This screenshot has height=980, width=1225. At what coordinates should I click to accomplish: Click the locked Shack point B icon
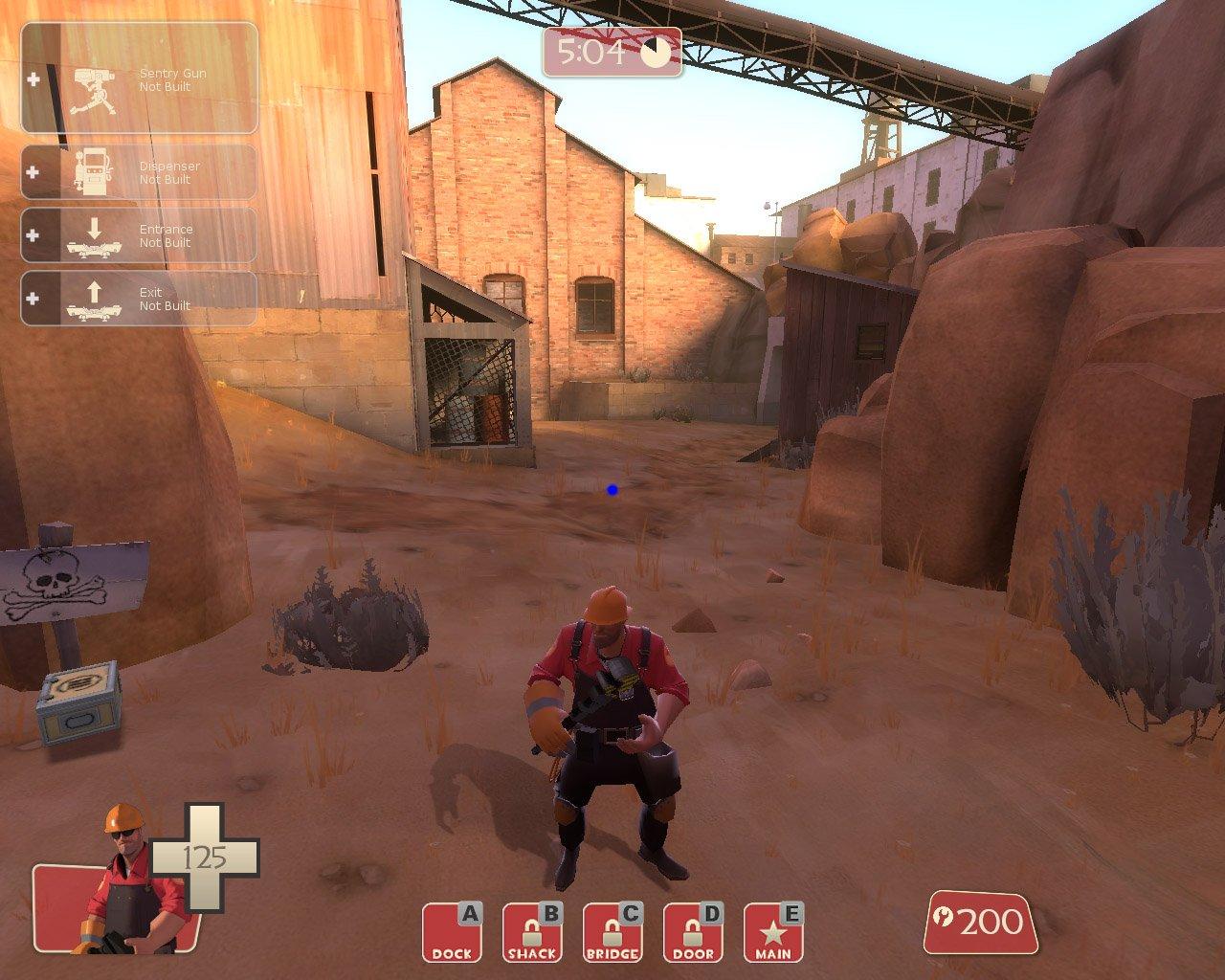(x=531, y=933)
